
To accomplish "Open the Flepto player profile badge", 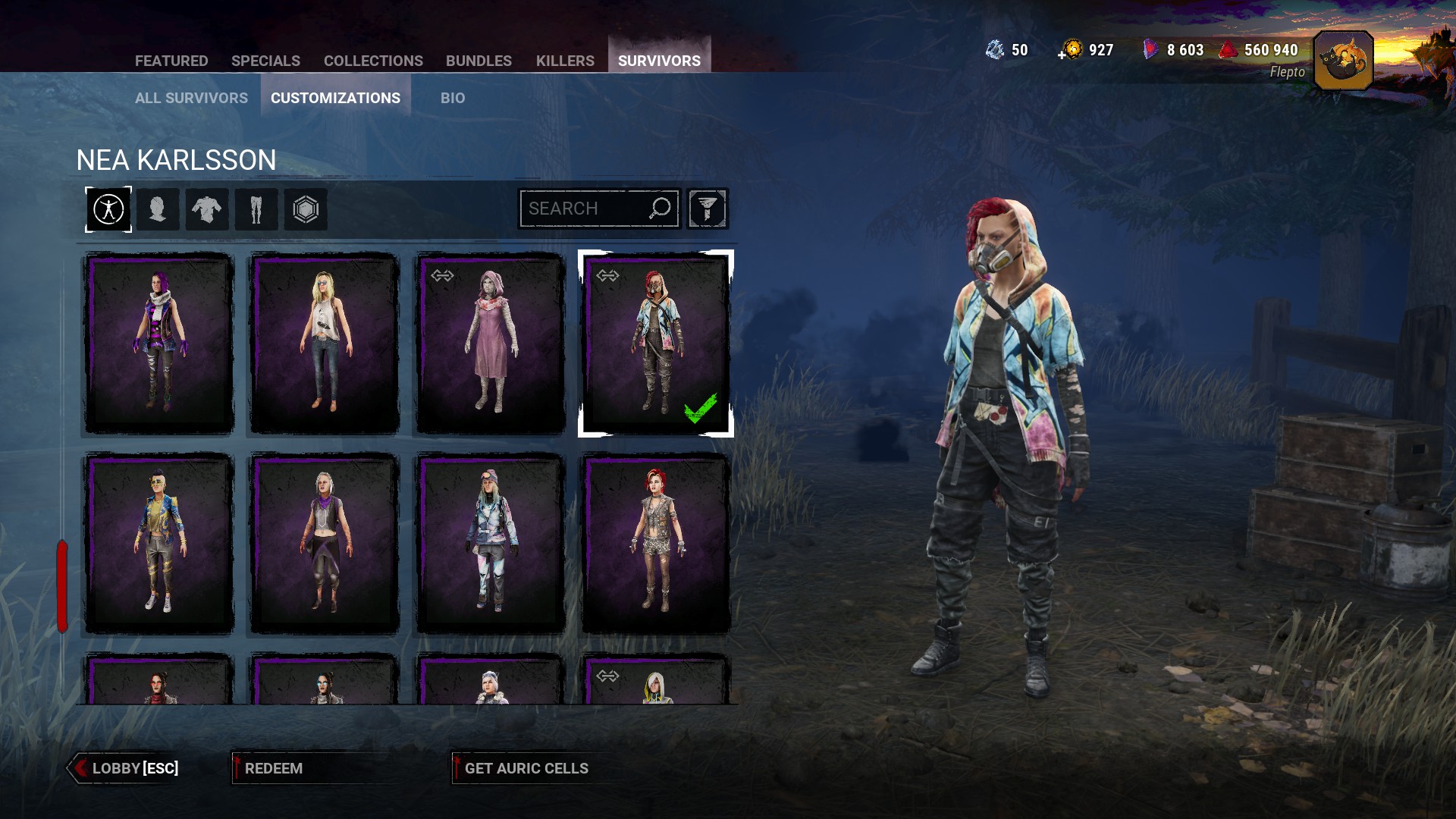I will click(1343, 61).
